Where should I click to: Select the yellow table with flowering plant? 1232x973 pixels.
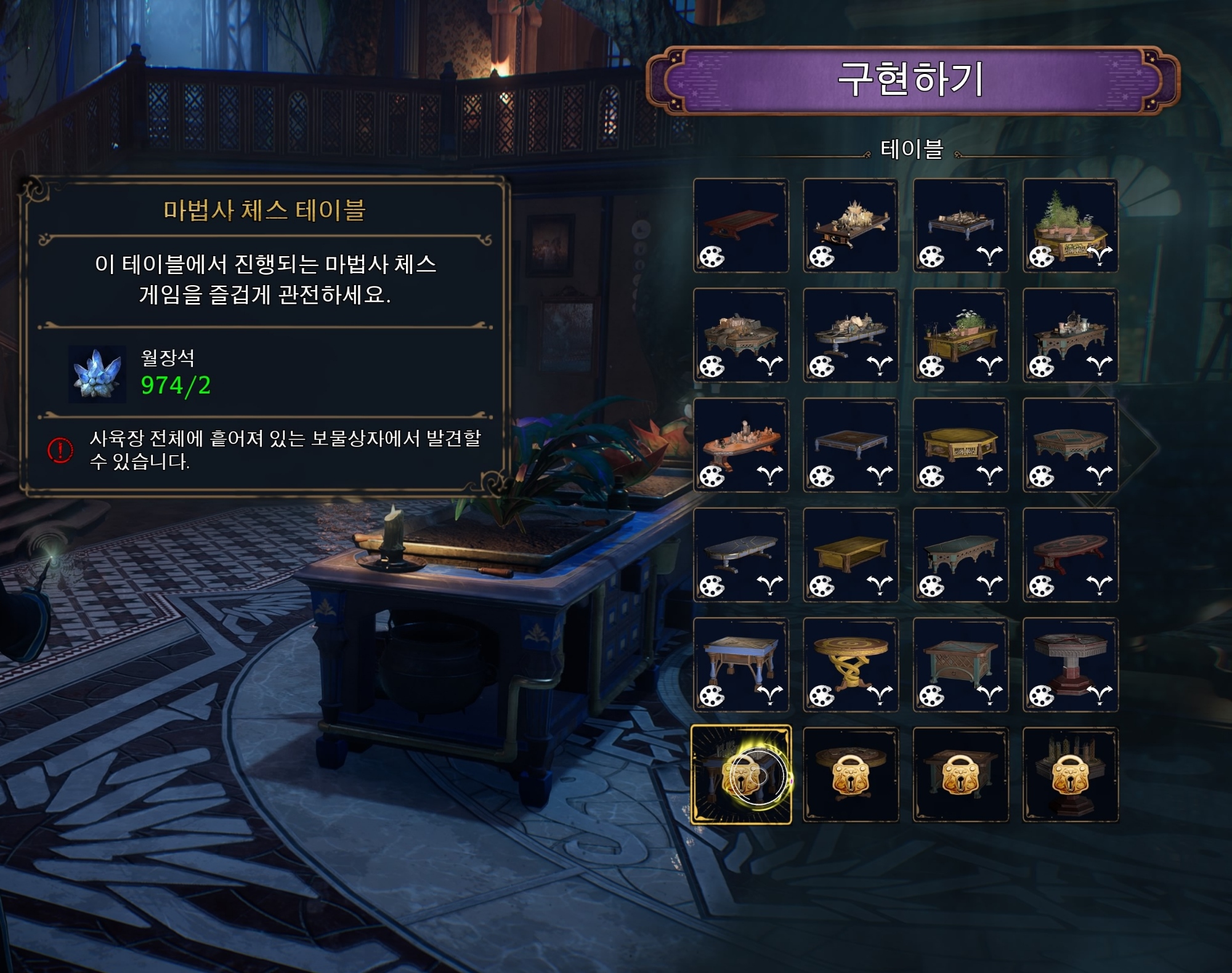(960, 335)
